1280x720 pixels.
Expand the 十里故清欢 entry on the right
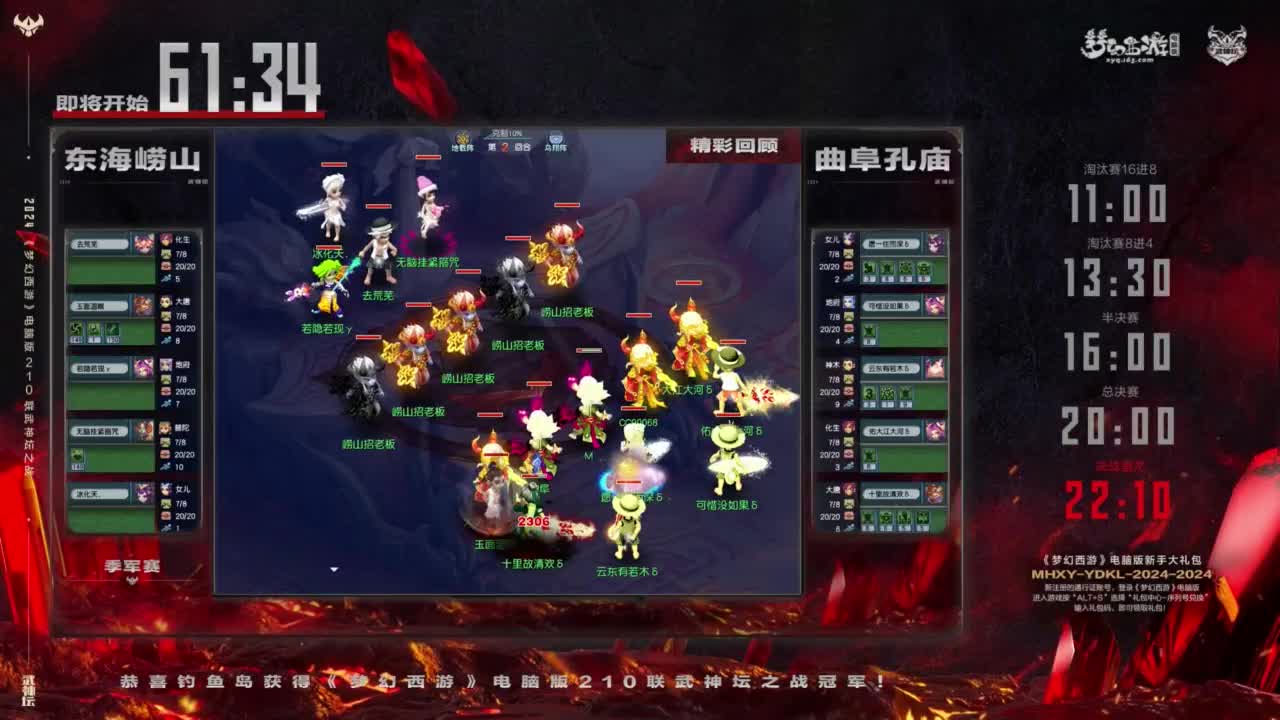pyautogui.click(x=891, y=492)
